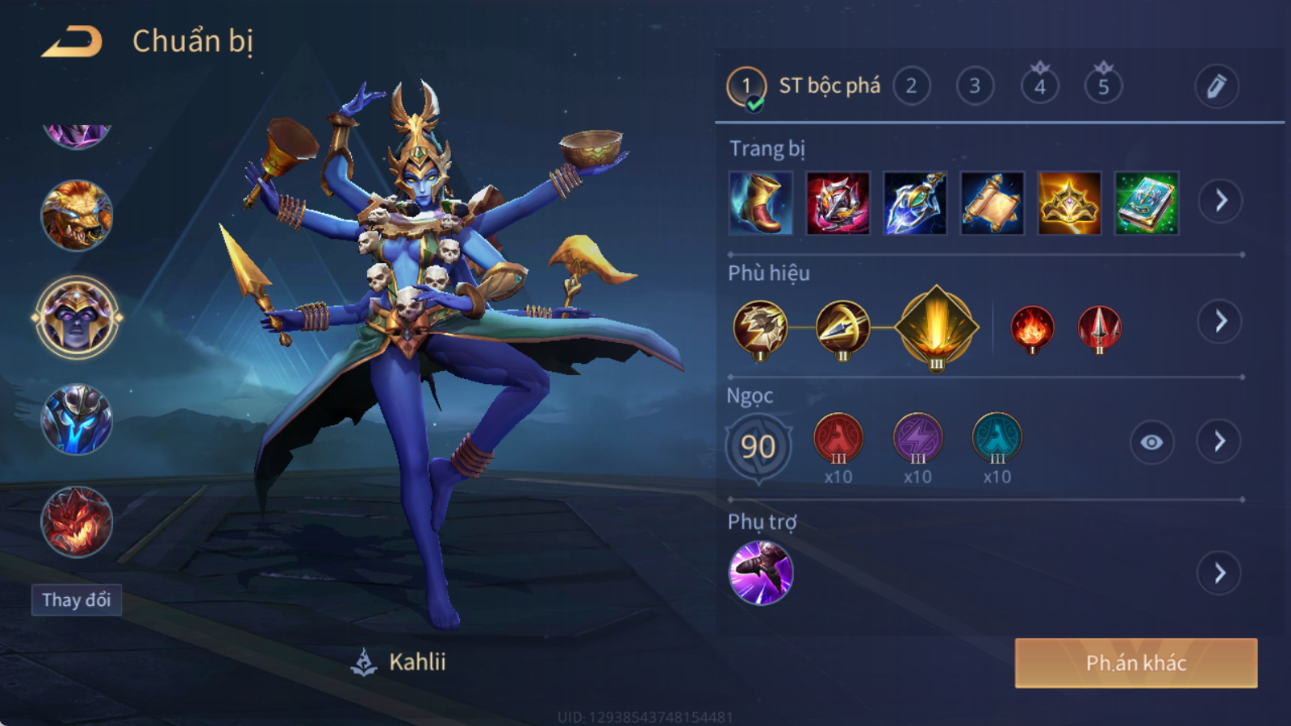Click the Phản khác button
The height and width of the screenshot is (726, 1291).
coord(1136,663)
